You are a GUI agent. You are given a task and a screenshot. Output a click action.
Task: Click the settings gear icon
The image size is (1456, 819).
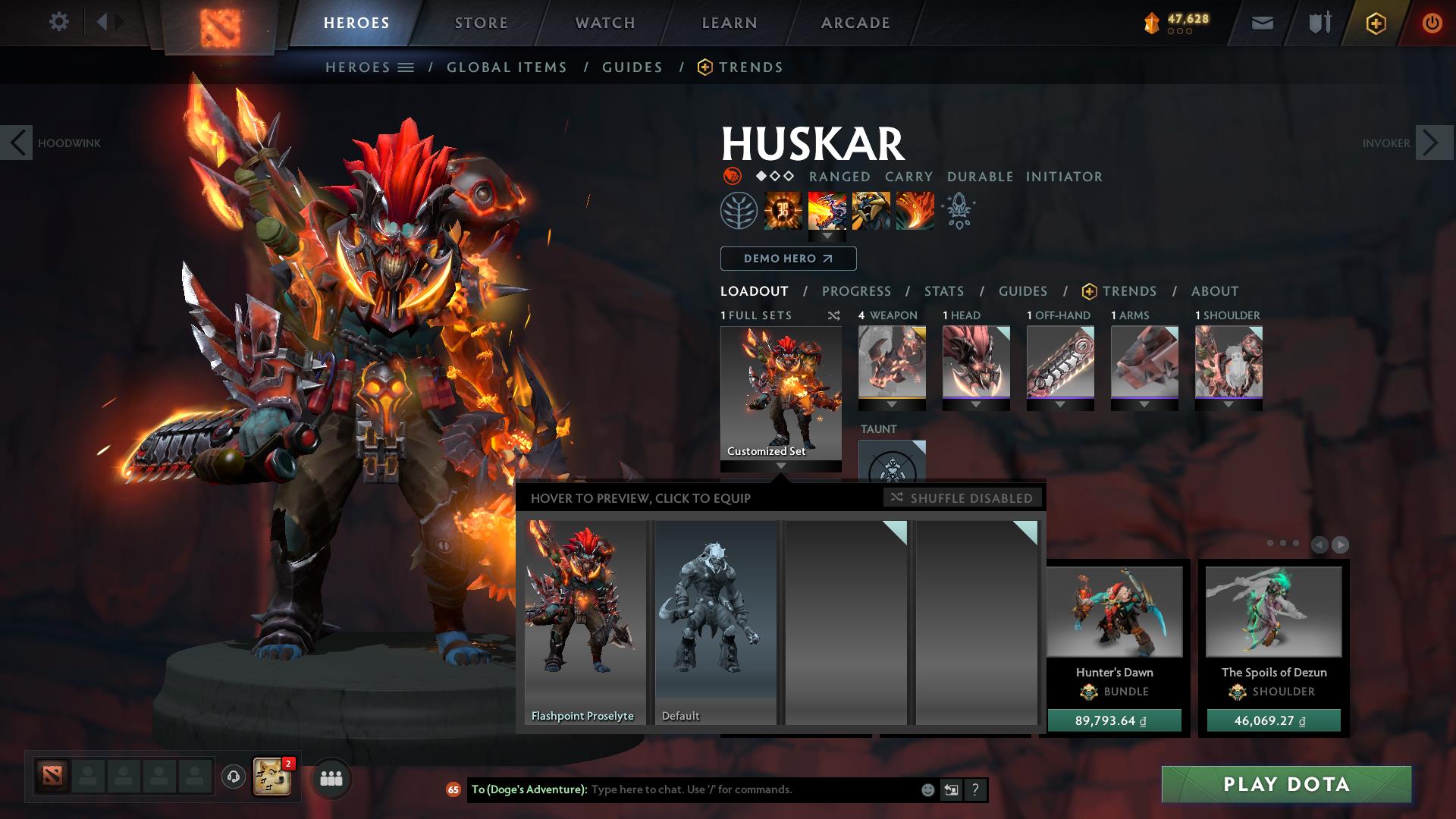coord(59,22)
